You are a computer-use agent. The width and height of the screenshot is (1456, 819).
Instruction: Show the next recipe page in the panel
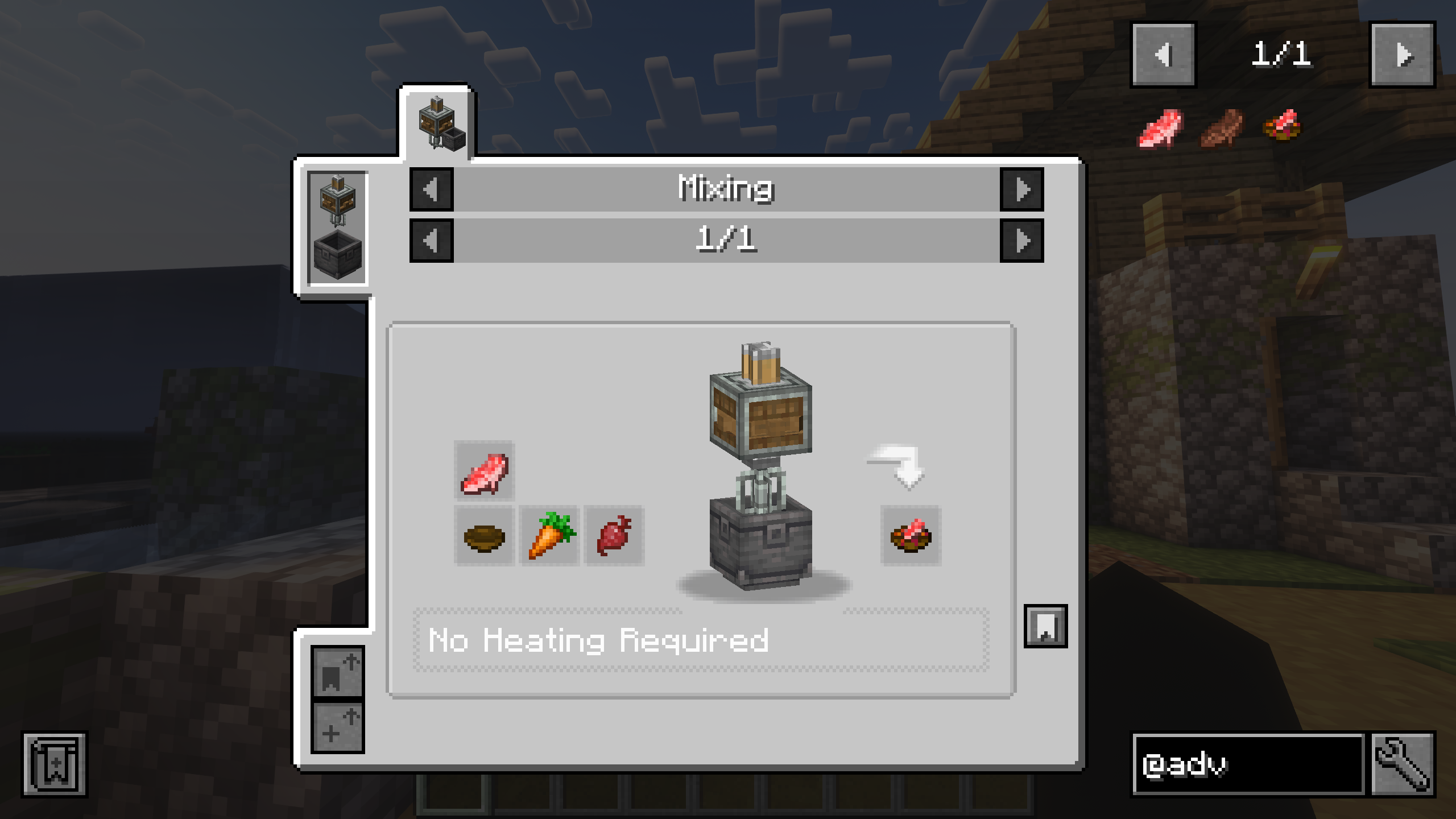click(x=1021, y=241)
